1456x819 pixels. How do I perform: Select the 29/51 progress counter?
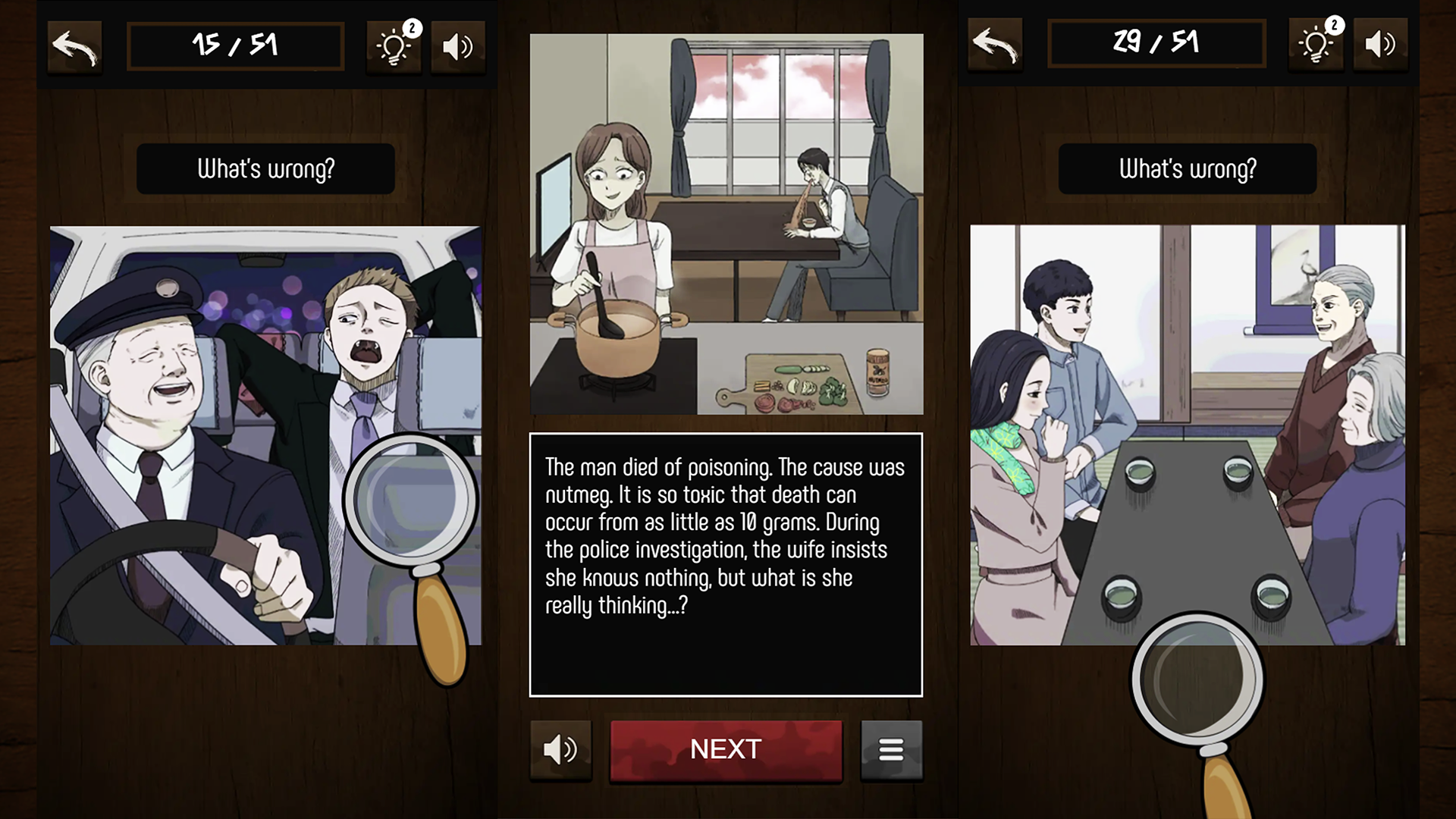tap(1156, 44)
